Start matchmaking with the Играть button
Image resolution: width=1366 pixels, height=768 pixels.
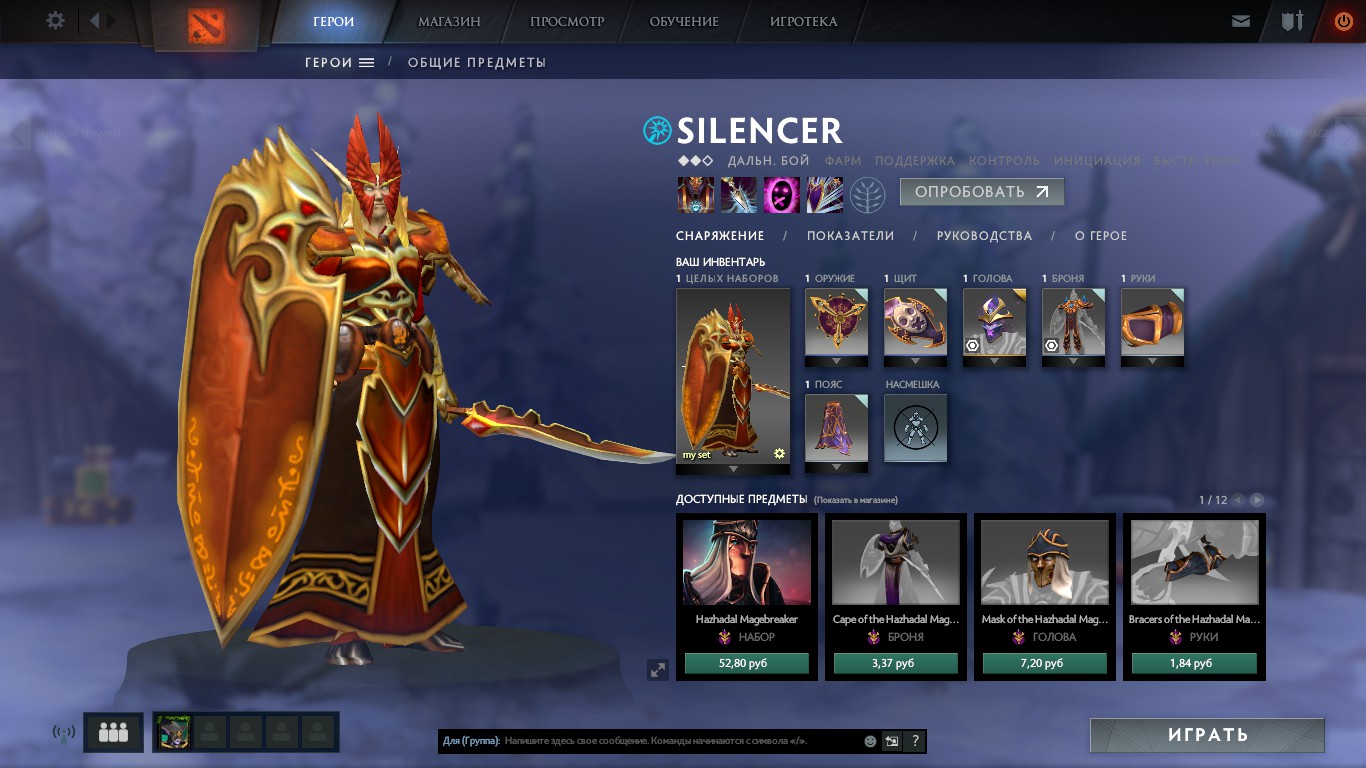coord(1207,735)
